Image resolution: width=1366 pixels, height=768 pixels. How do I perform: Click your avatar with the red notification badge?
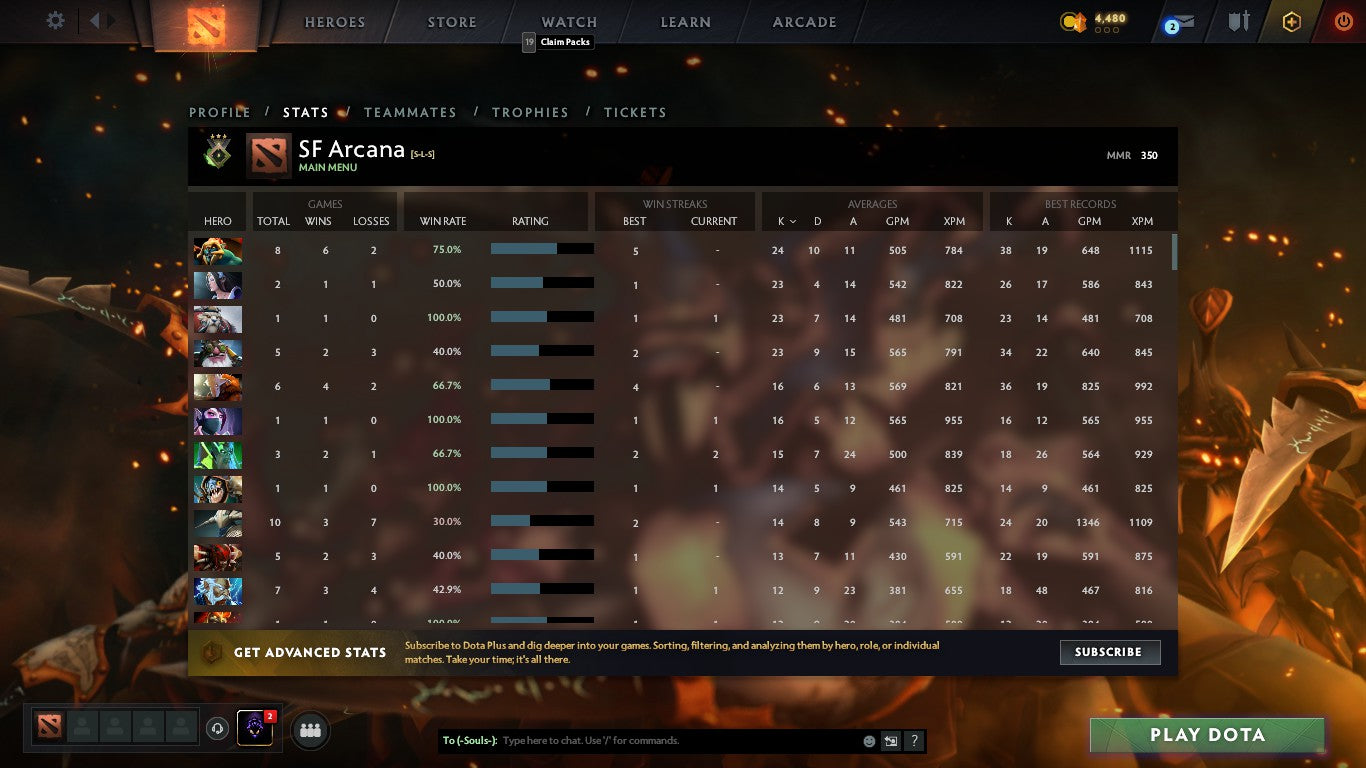tap(253, 729)
